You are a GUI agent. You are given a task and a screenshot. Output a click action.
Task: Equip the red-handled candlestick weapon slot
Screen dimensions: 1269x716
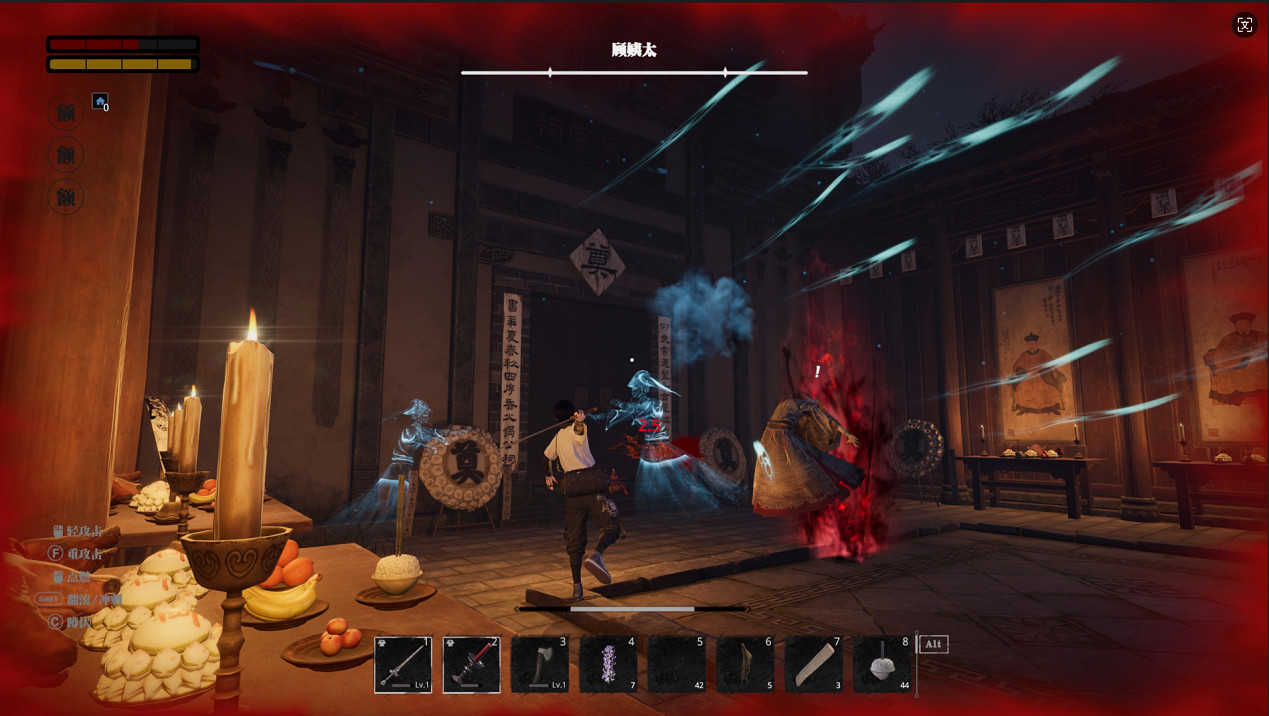point(471,664)
